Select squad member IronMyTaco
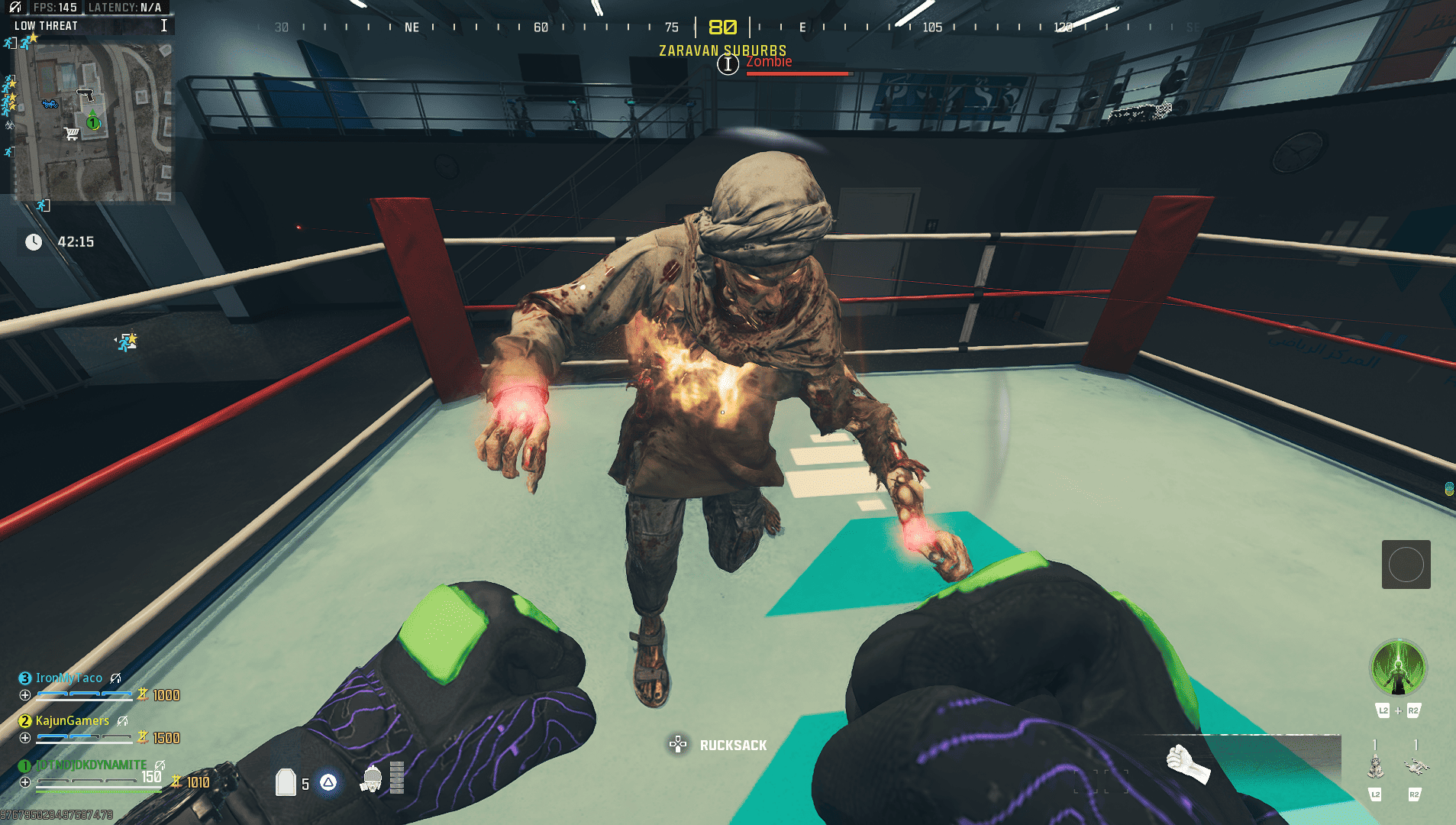This screenshot has width=1456, height=825. [69, 678]
